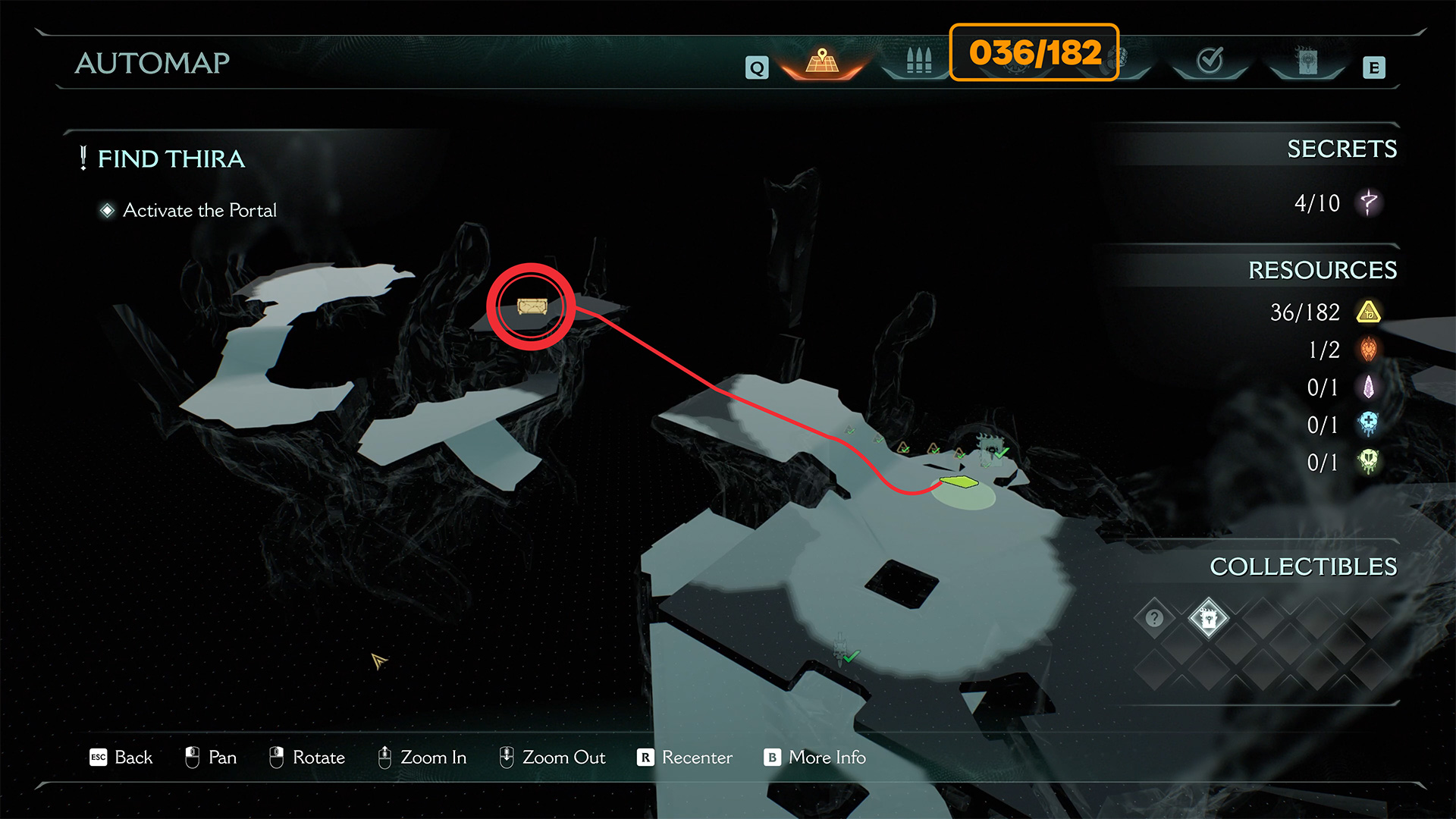Image resolution: width=1456 pixels, height=819 pixels.
Task: Open the checkmark tab
Action: point(1210,61)
